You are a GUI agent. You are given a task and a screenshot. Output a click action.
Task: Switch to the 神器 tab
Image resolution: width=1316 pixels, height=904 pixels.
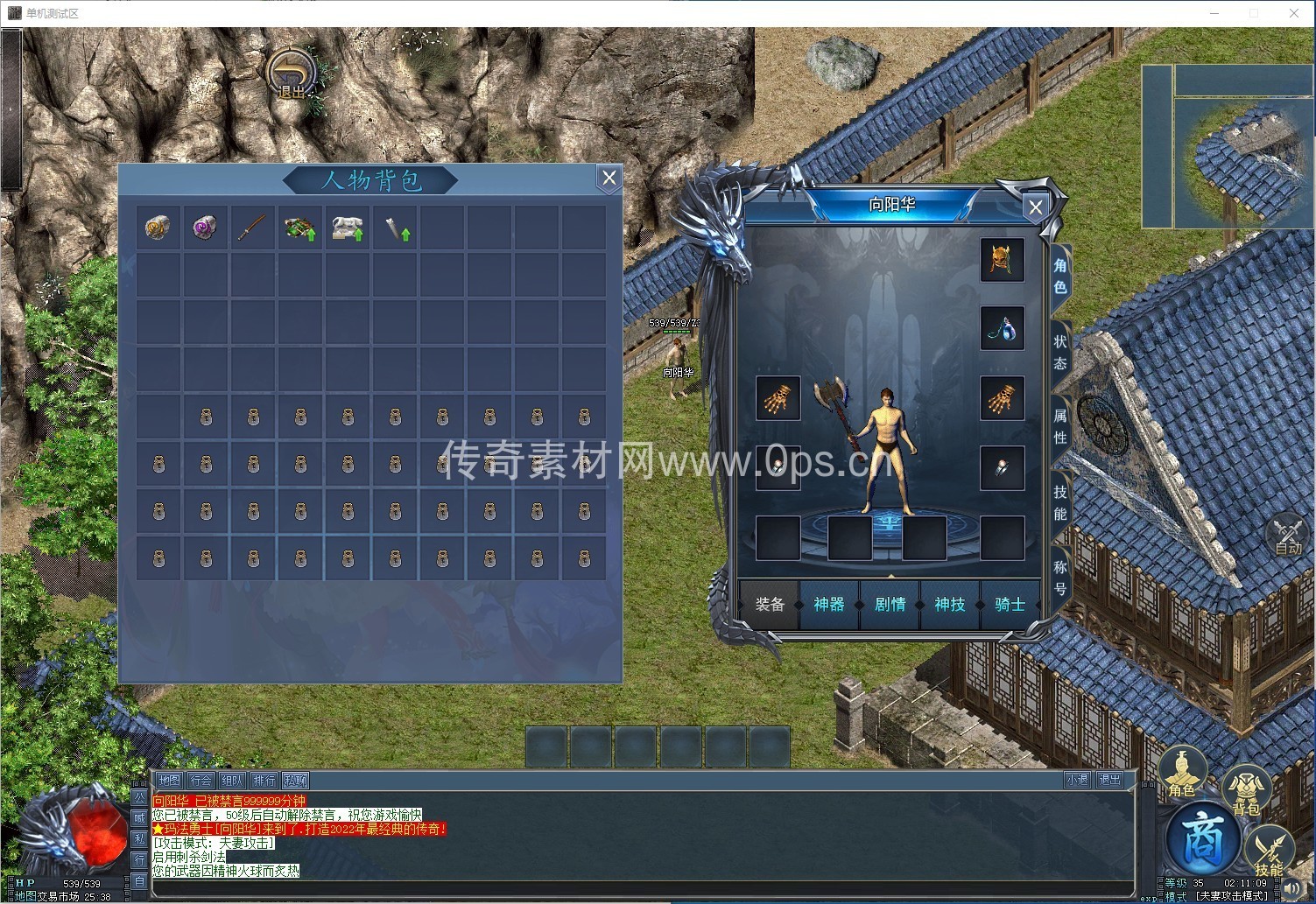[828, 604]
